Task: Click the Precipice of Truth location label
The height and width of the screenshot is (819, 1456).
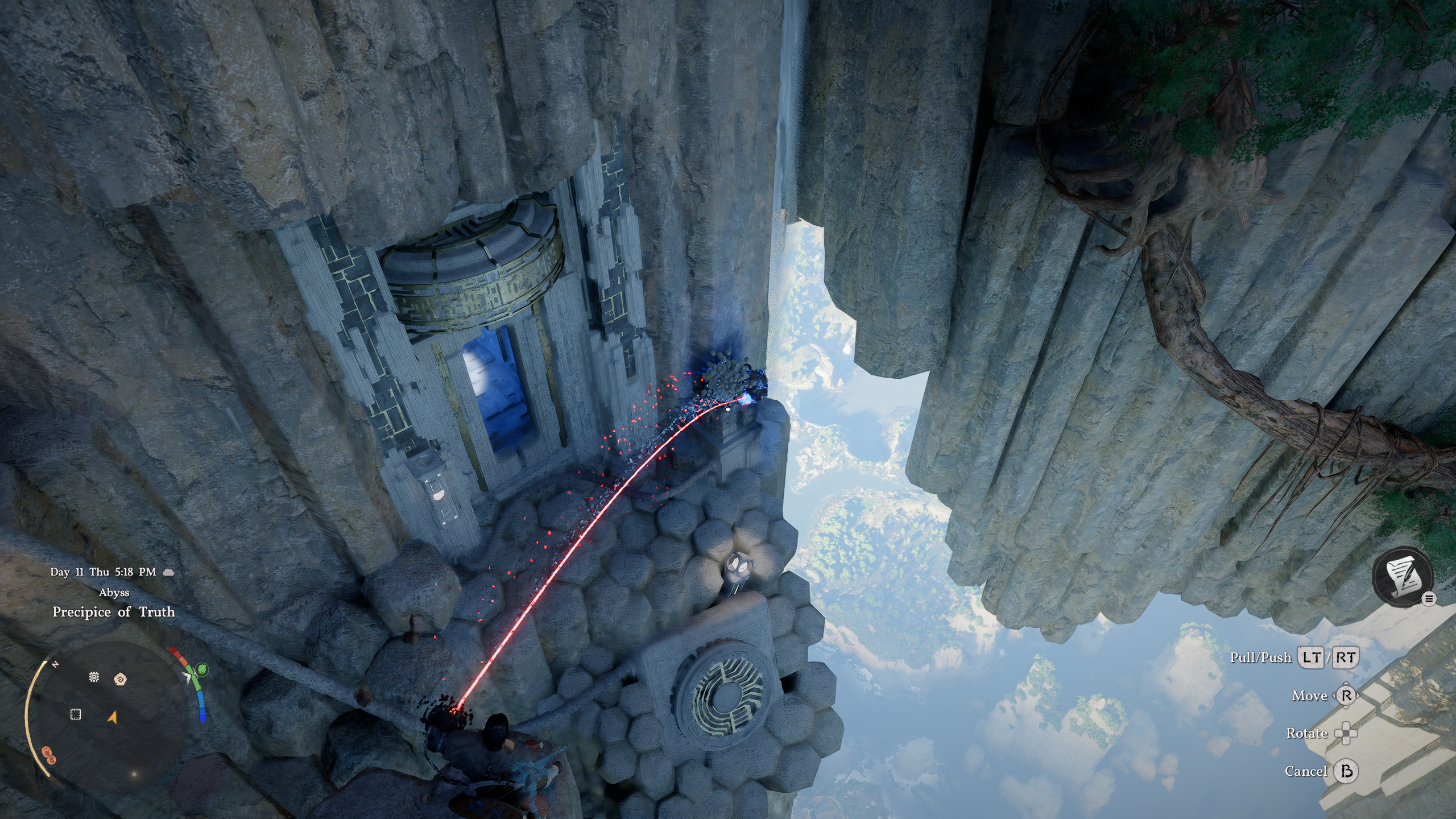Action: click(x=114, y=613)
